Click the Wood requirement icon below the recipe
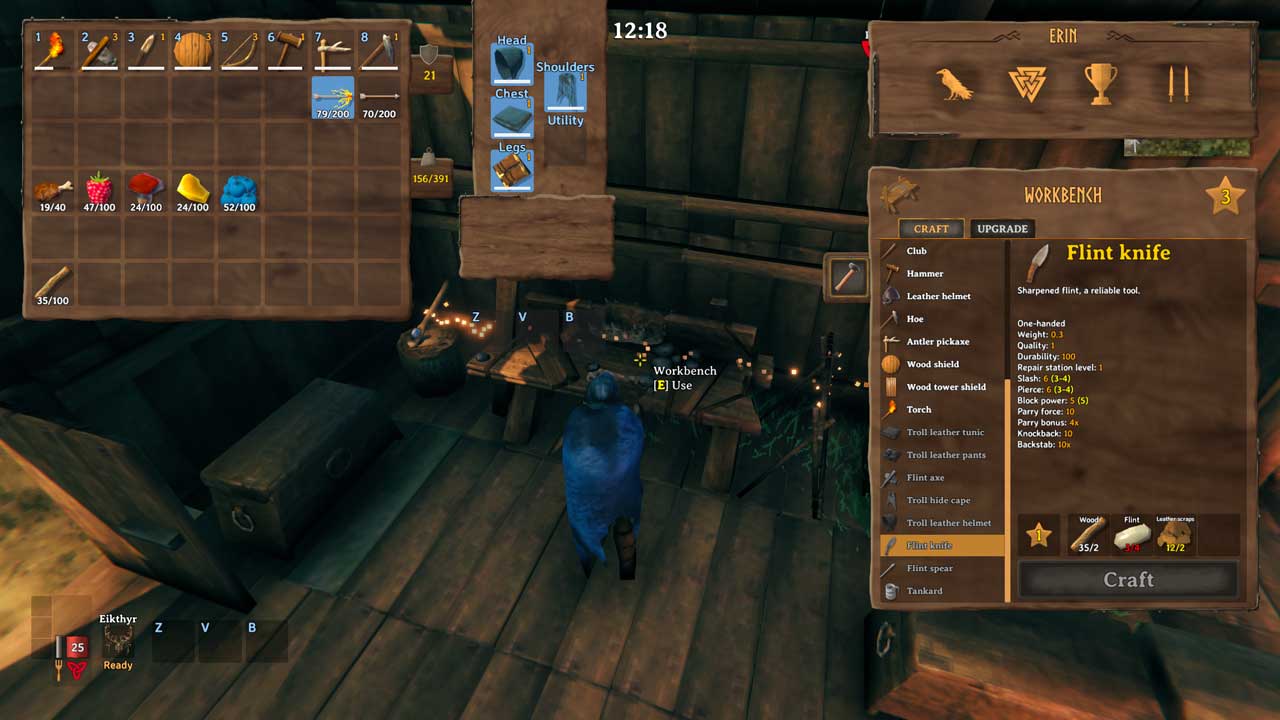 (x=1090, y=532)
